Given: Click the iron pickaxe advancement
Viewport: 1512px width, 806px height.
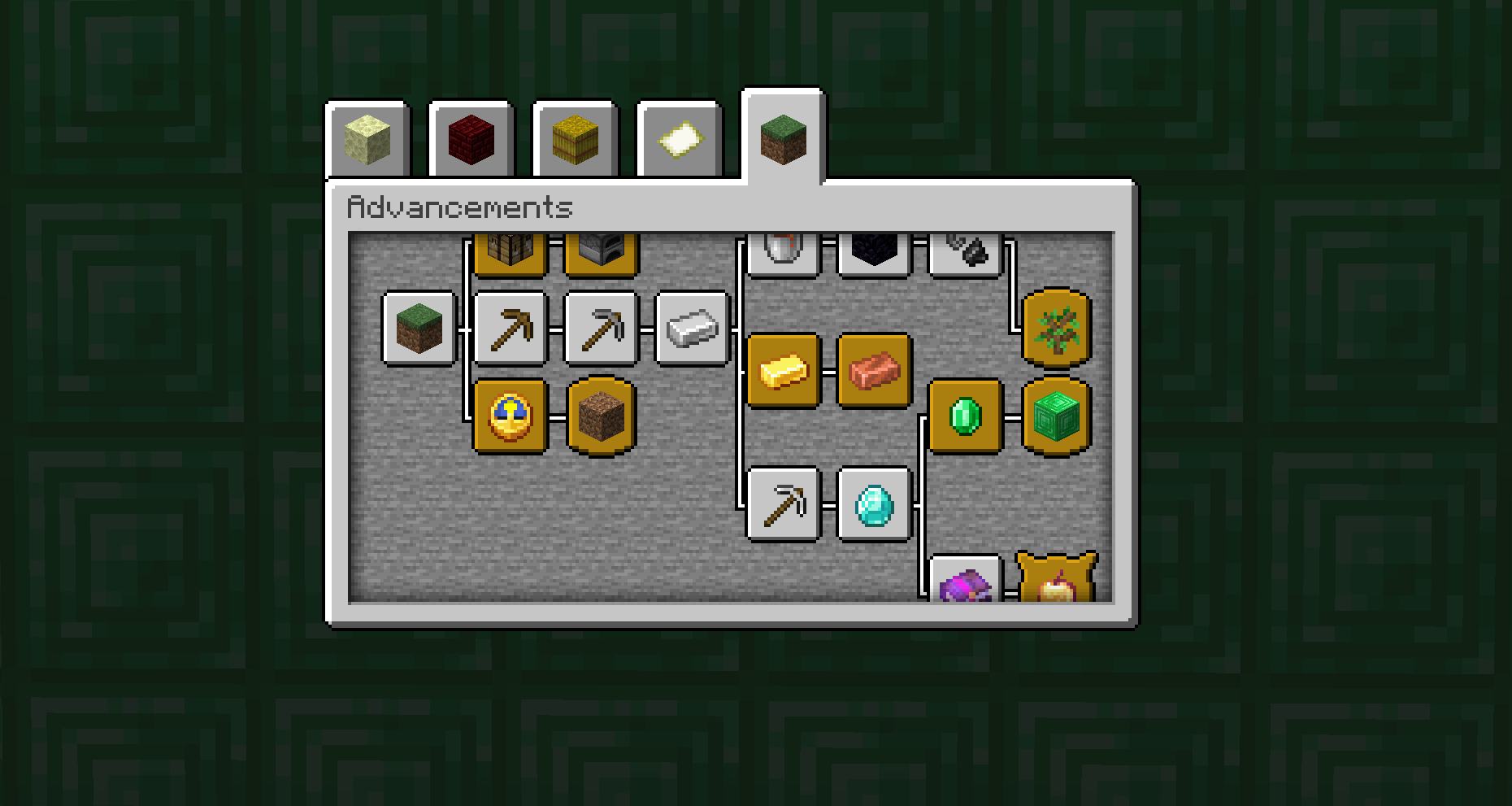Looking at the screenshot, I should [x=783, y=504].
